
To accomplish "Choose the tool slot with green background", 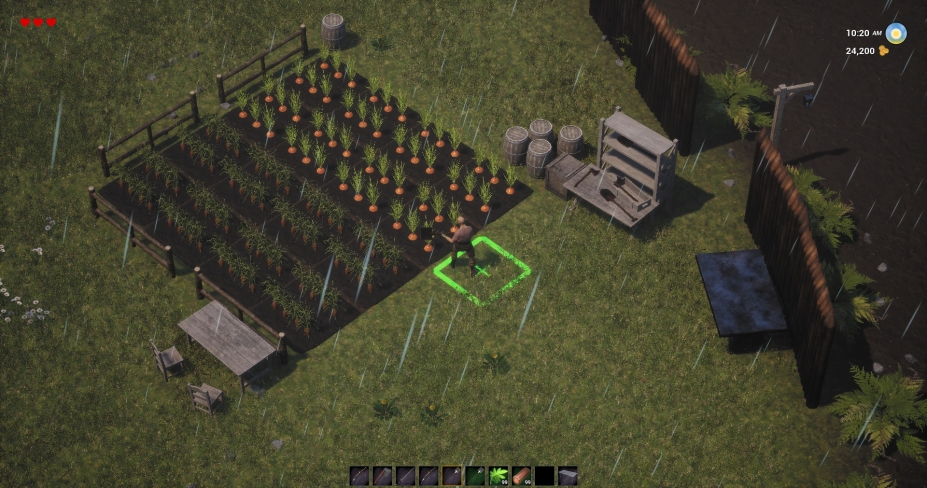I will 475,476.
